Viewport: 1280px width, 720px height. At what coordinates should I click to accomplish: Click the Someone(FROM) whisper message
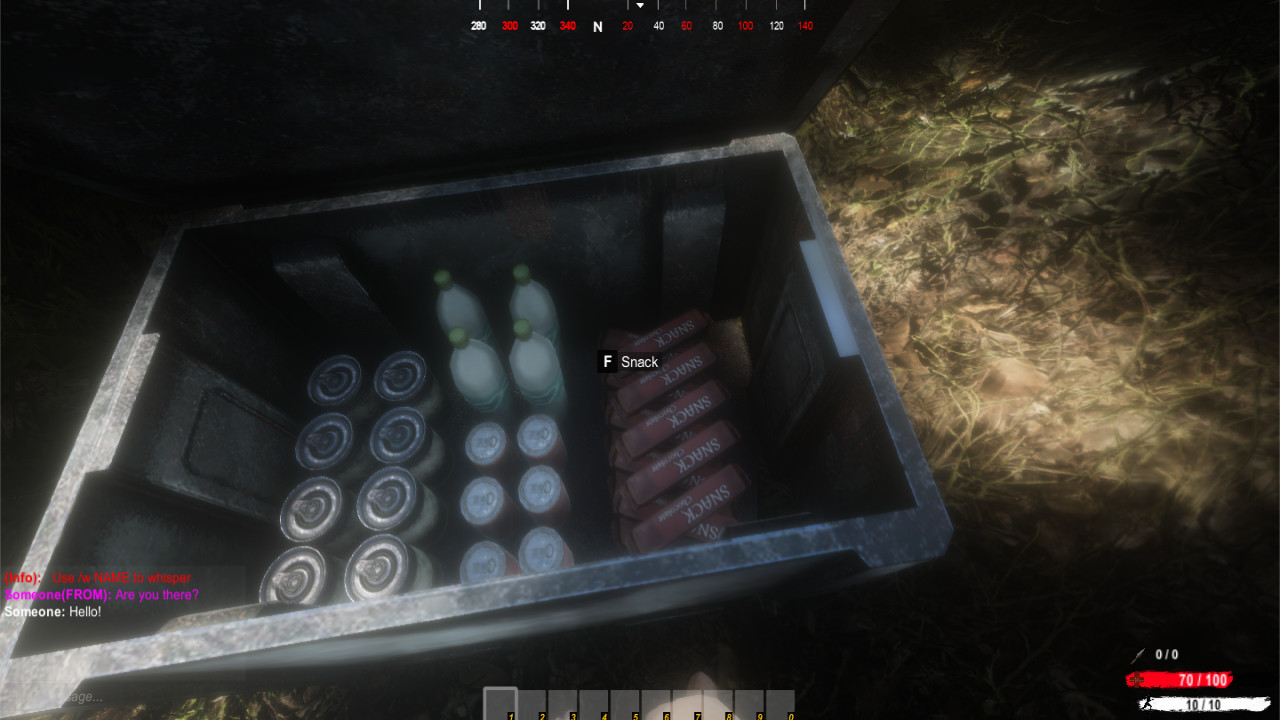(100, 594)
